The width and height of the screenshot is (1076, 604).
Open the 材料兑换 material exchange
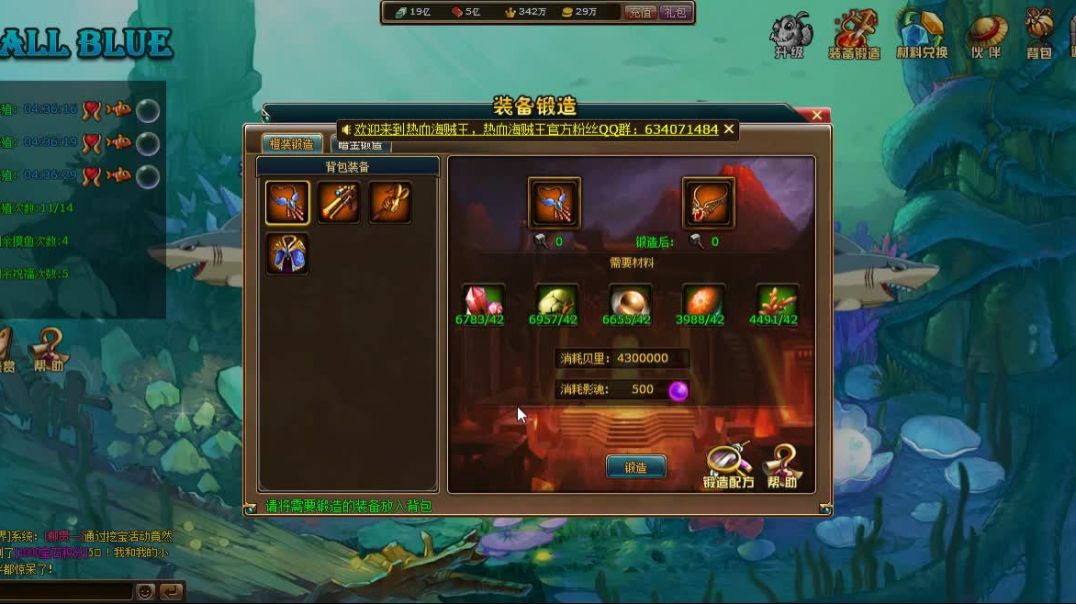[921, 36]
